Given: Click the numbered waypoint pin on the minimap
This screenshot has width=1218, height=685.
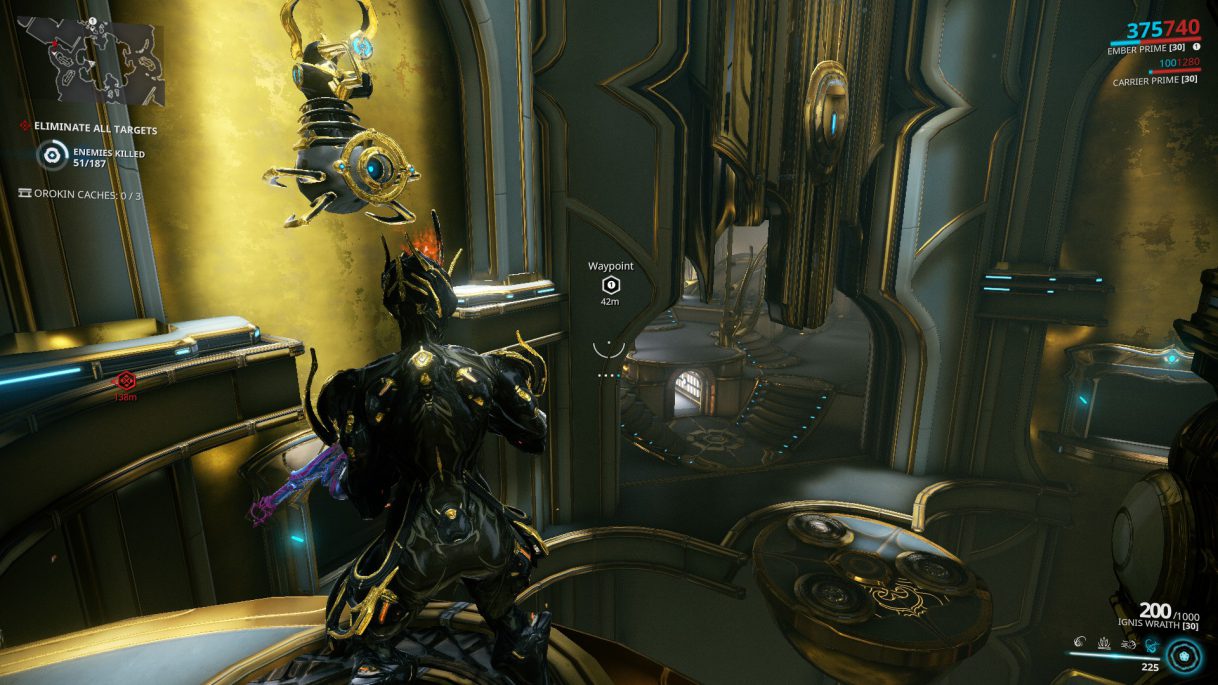Looking at the screenshot, I should tap(93, 21).
